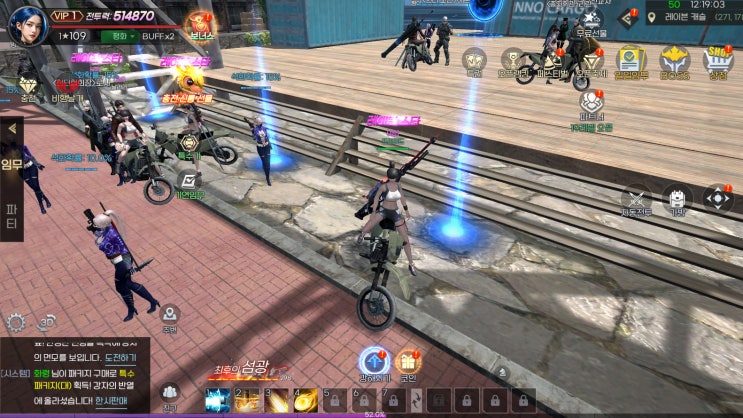Screen dimensions: 743x418
Task: Open the 파트너 partner icon
Action: coord(590,101)
